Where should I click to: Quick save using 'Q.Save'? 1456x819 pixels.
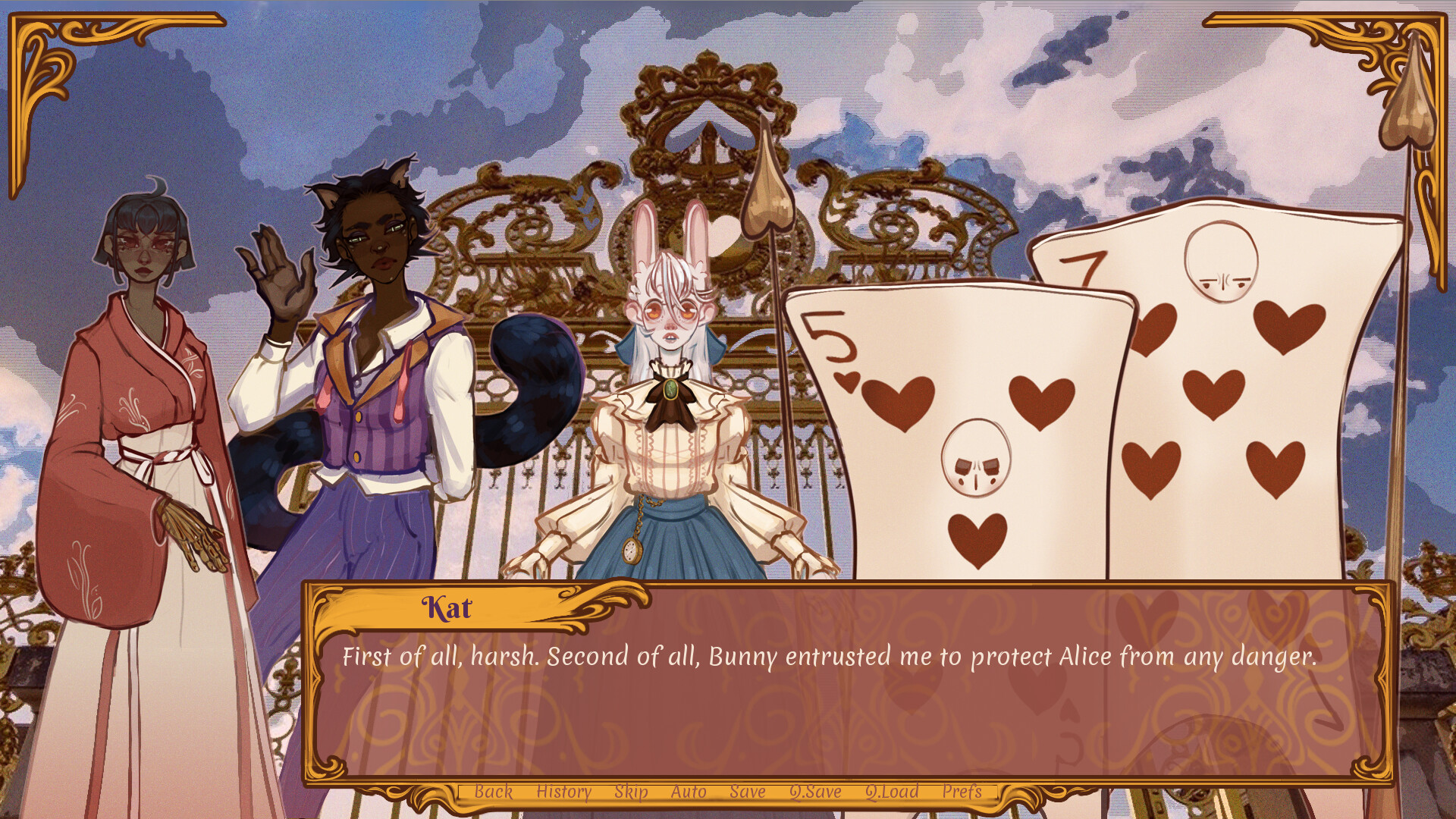point(815,792)
